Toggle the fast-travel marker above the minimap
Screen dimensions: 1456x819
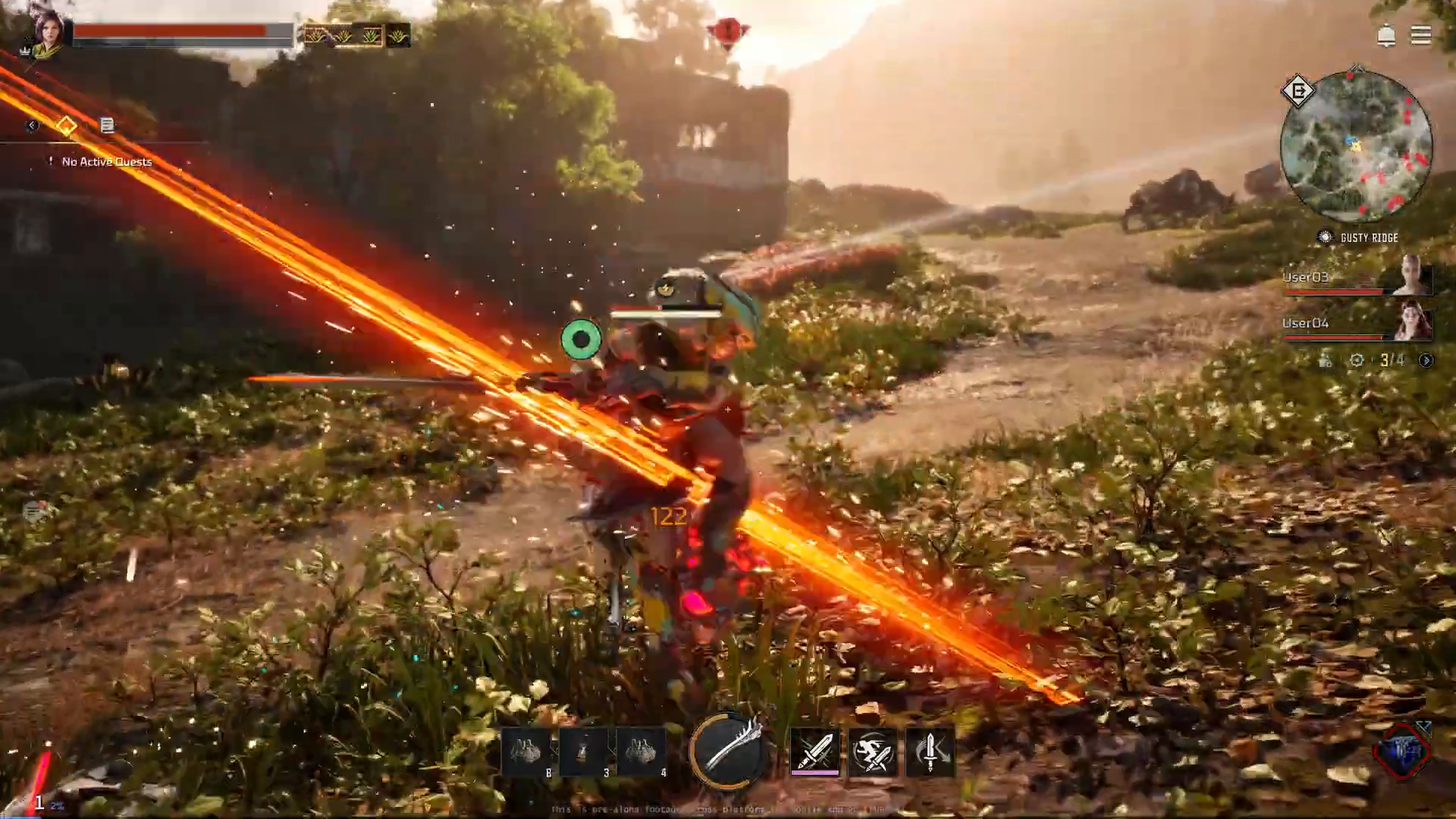[1298, 91]
